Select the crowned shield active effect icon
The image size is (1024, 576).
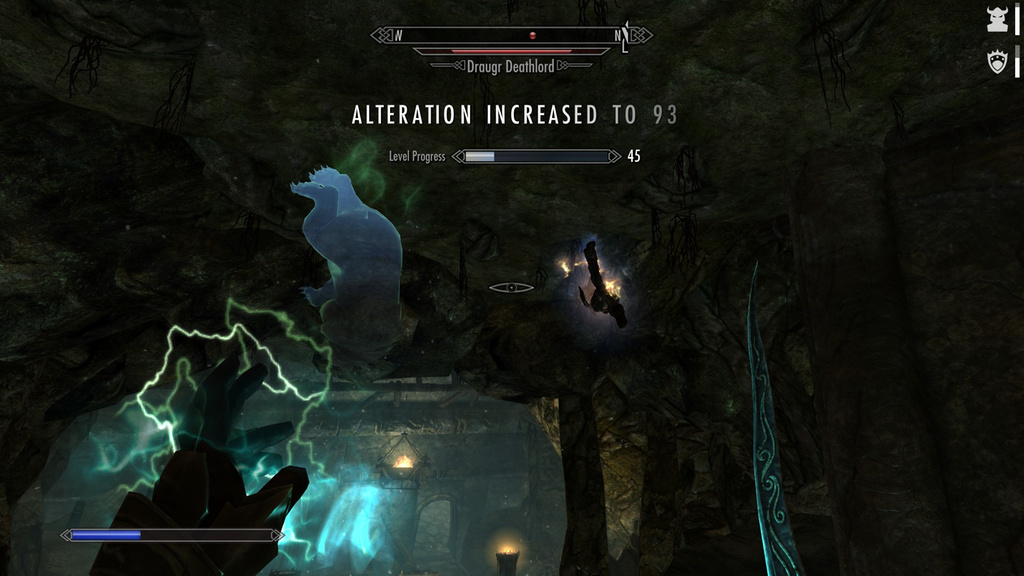(x=997, y=62)
